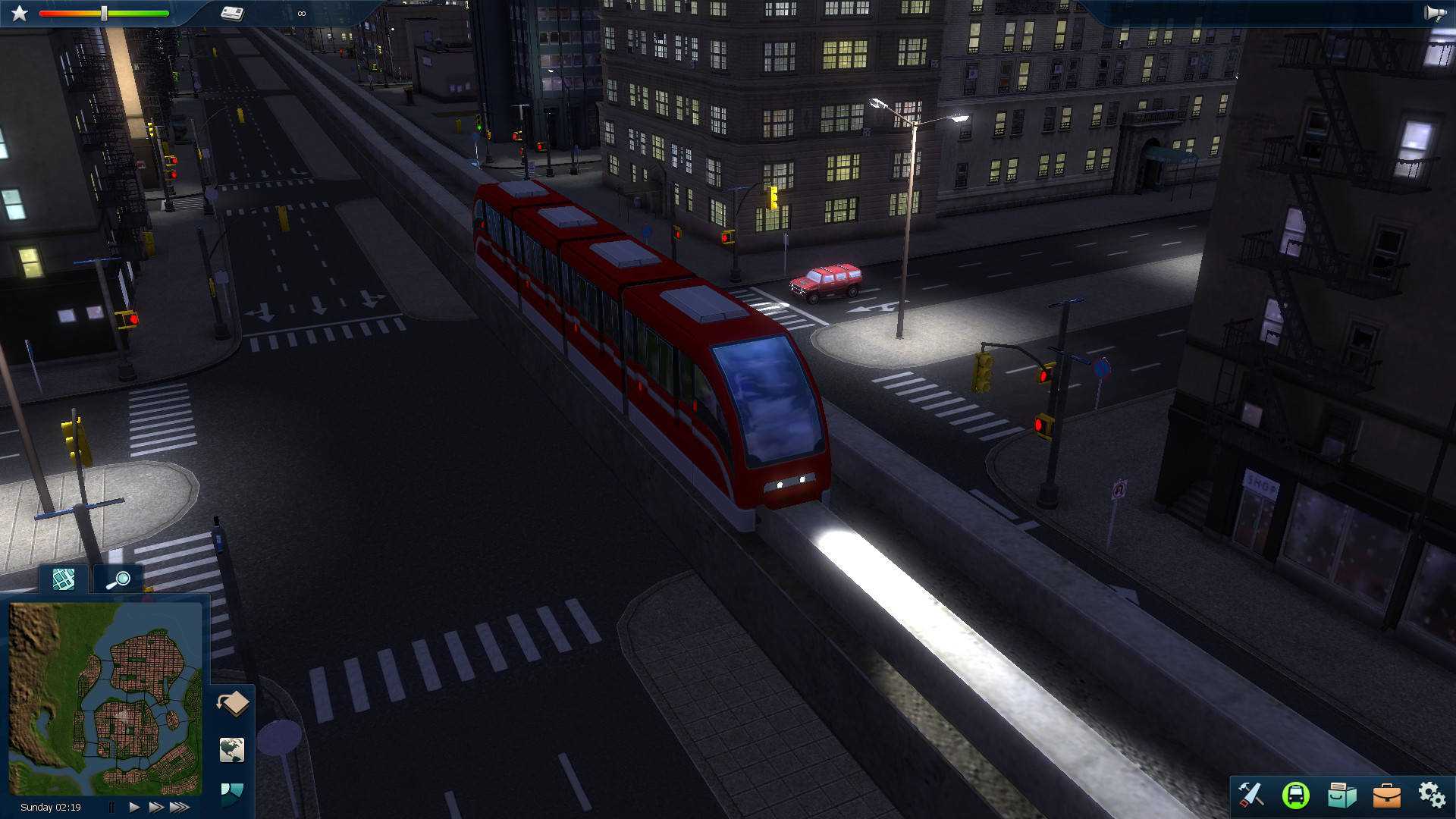Switch to the minimap tab
1456x819 pixels.
point(64,579)
